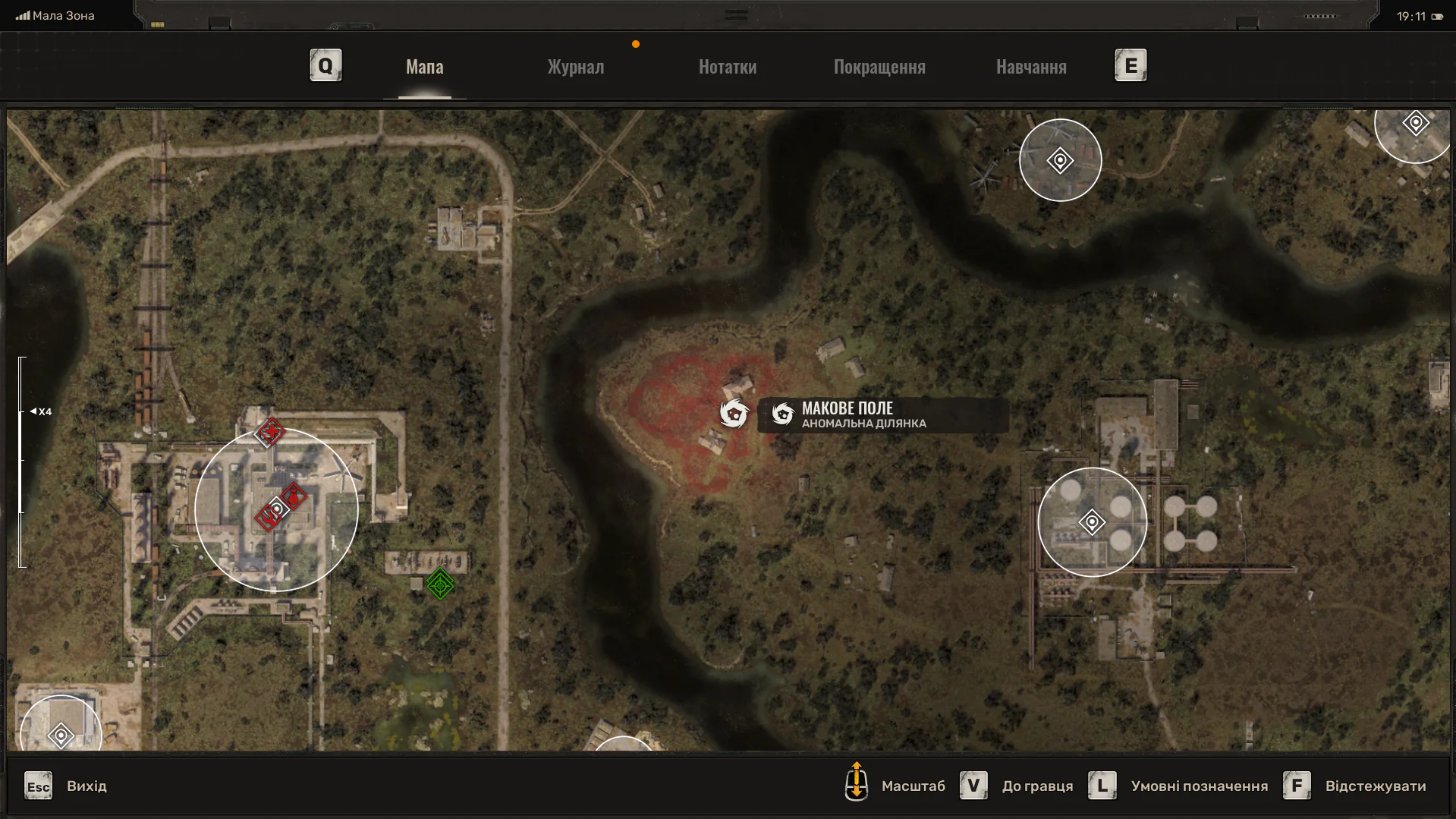
Task: Show the Покращення tab
Action: (x=879, y=67)
